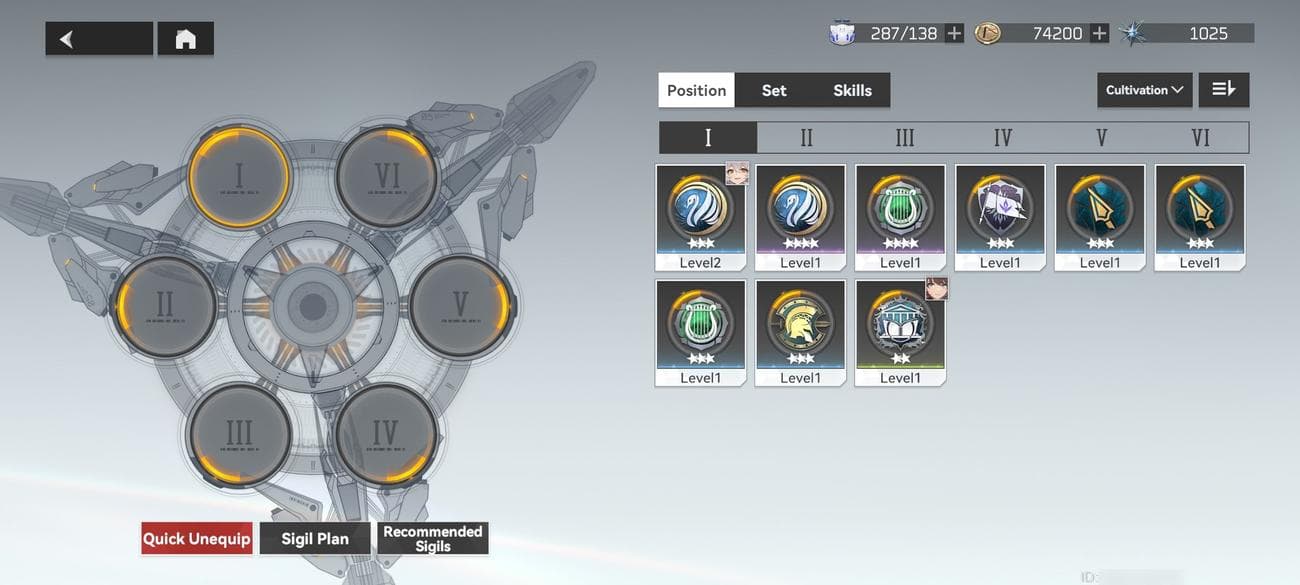Choose the position VI filter tab
The width and height of the screenshot is (1300, 585).
click(1200, 137)
